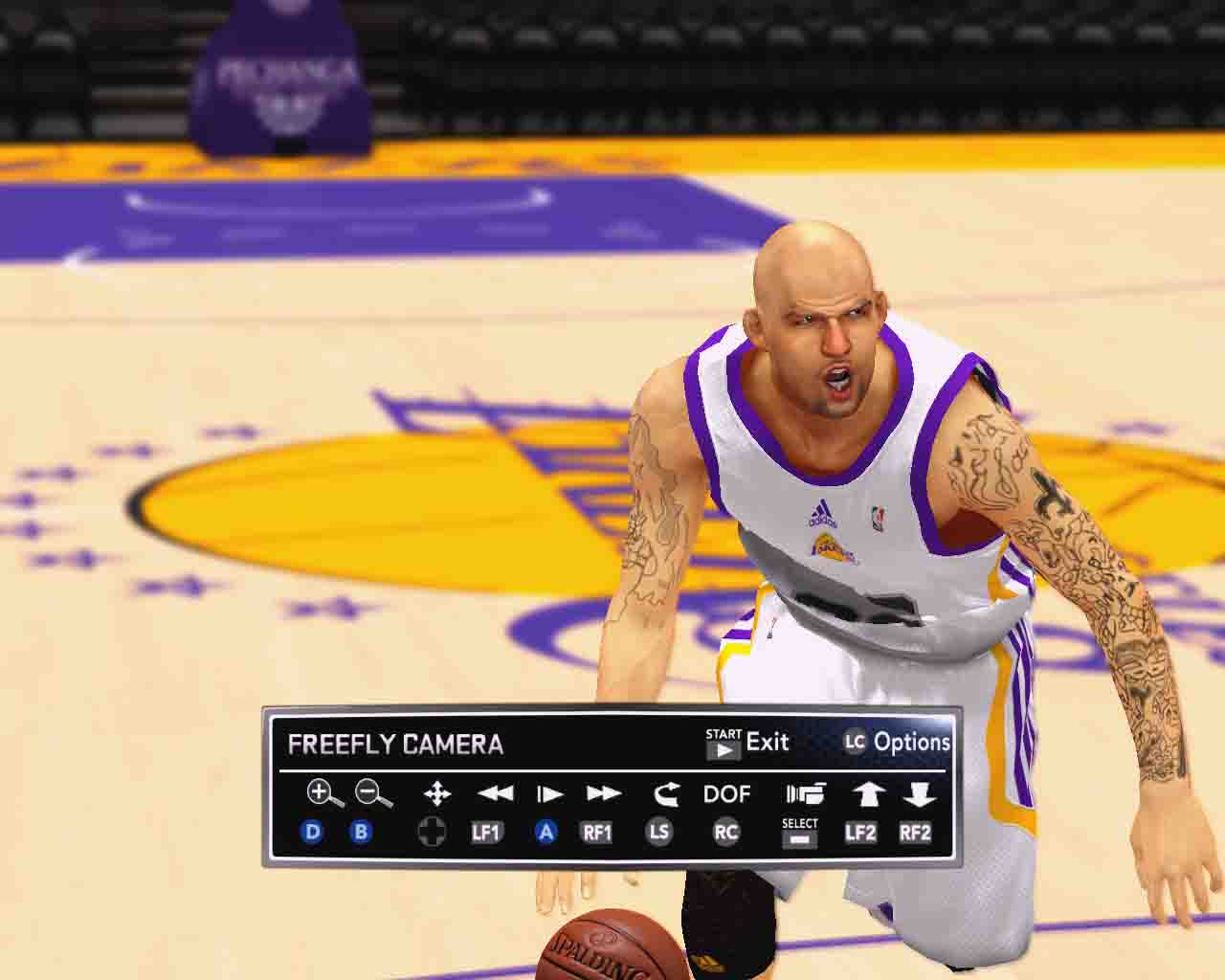This screenshot has height=980, width=1225.
Task: Raise the camera with the up arrow icon
Action: click(x=868, y=793)
